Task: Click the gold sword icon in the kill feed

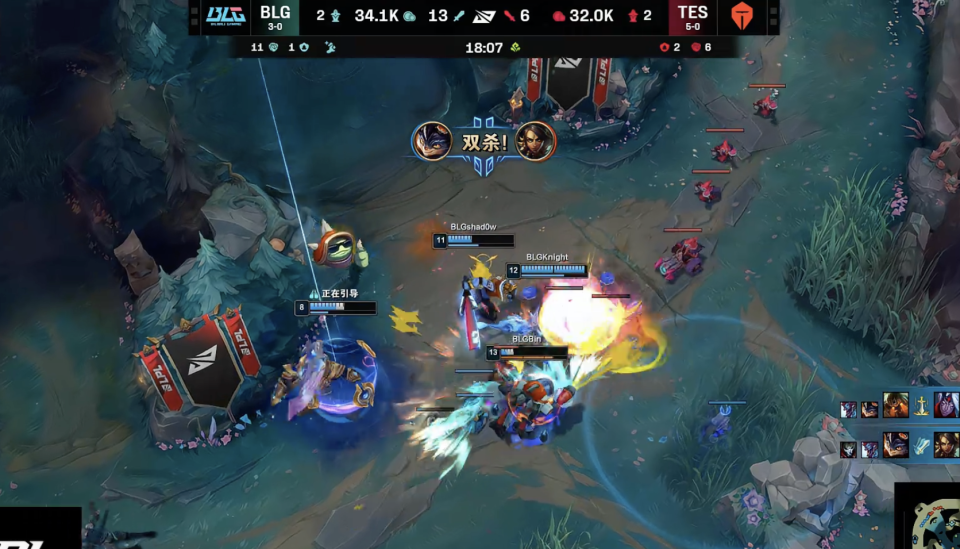Action: (x=921, y=407)
